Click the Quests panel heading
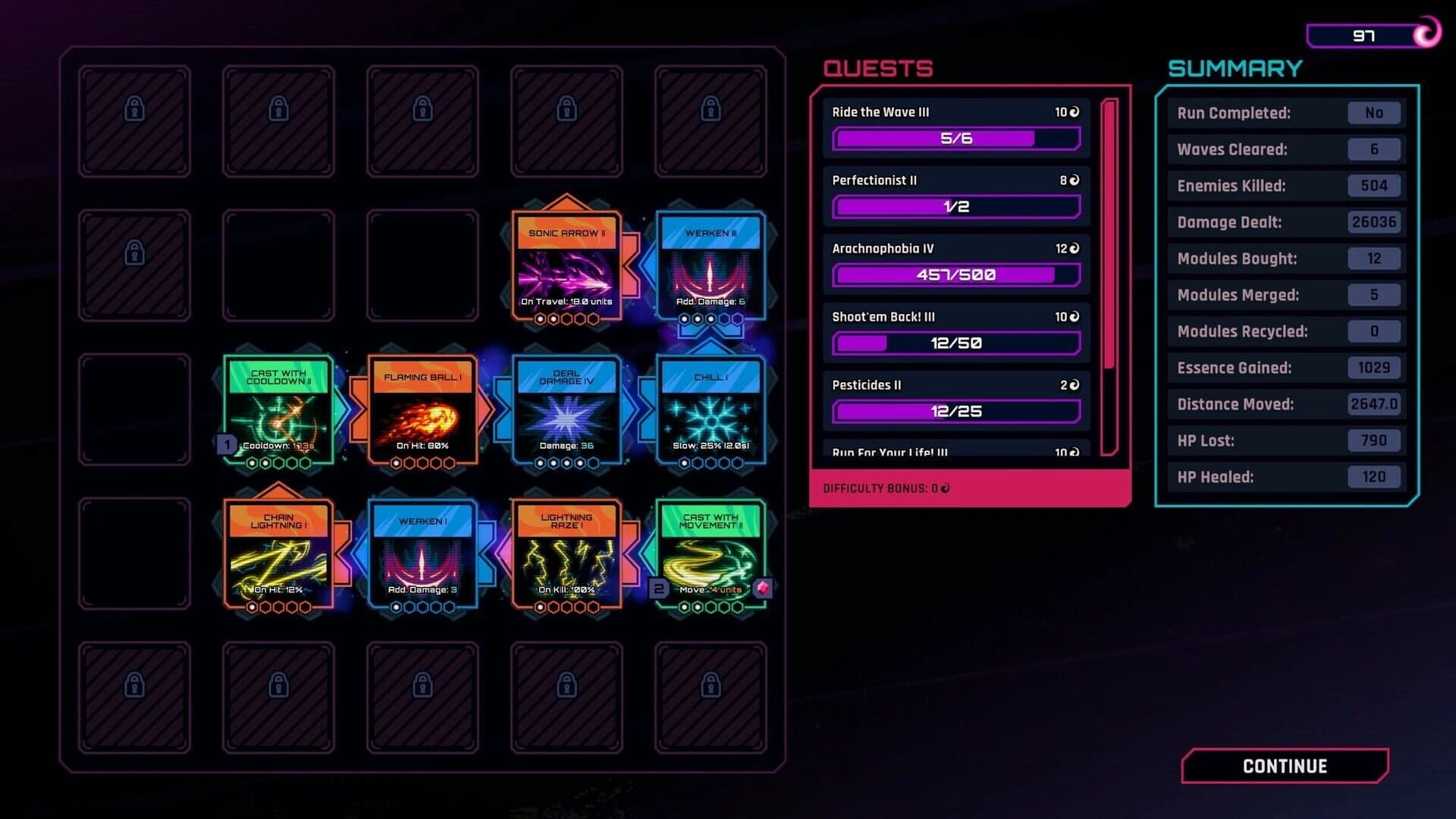 click(877, 68)
